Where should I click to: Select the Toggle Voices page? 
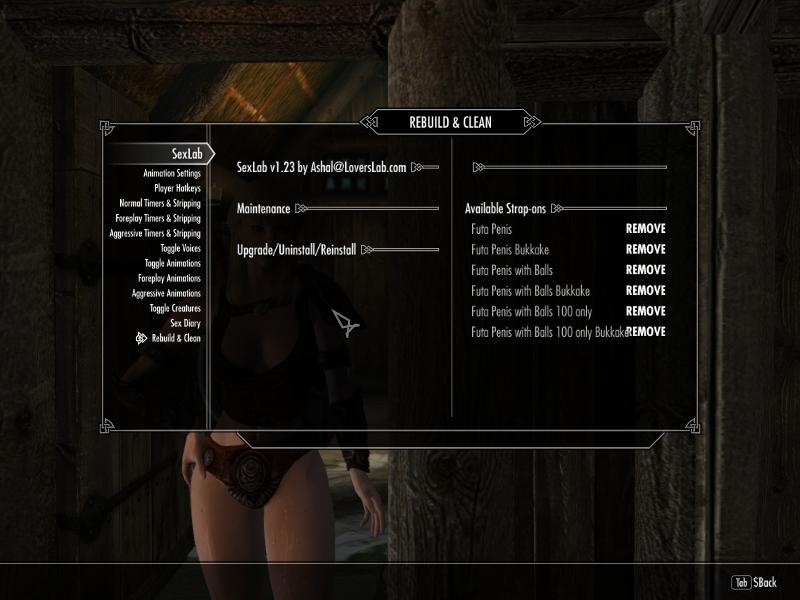pyautogui.click(x=180, y=248)
